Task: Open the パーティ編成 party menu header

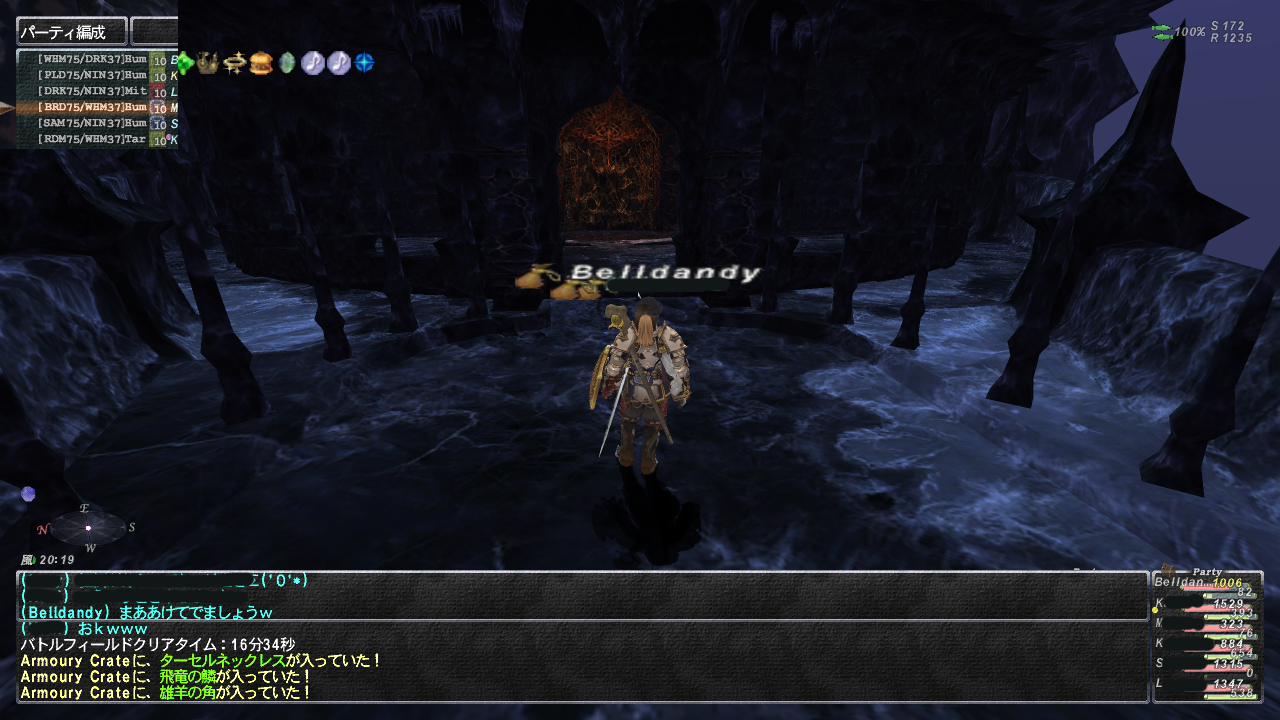Action: coord(72,31)
